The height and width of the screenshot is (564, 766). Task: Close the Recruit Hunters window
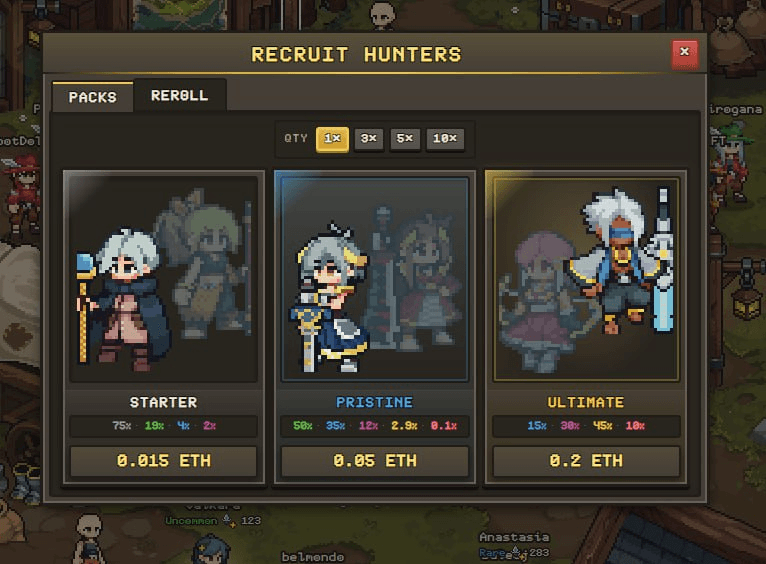684,53
